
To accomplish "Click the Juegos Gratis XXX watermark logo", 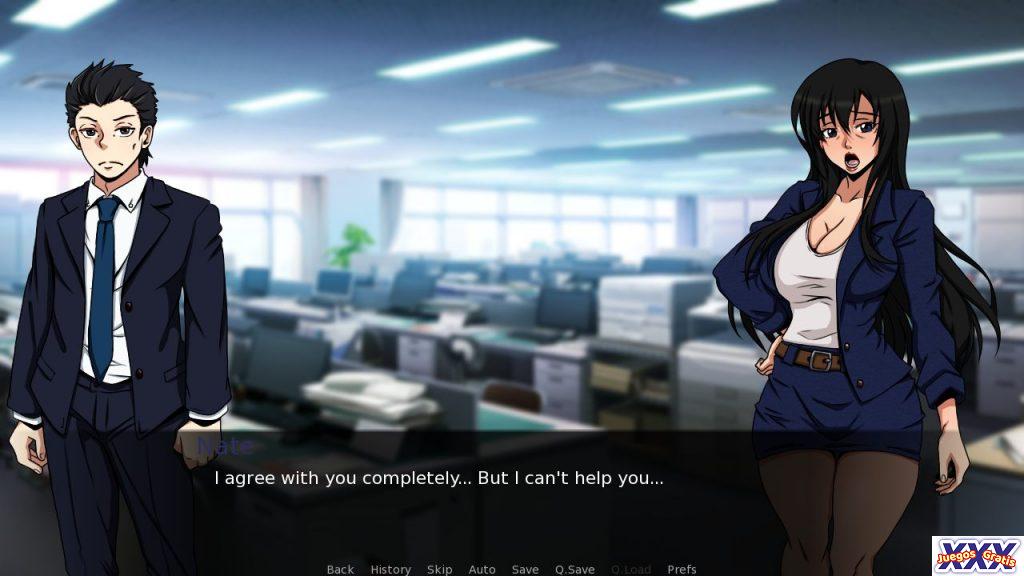I will (977, 555).
